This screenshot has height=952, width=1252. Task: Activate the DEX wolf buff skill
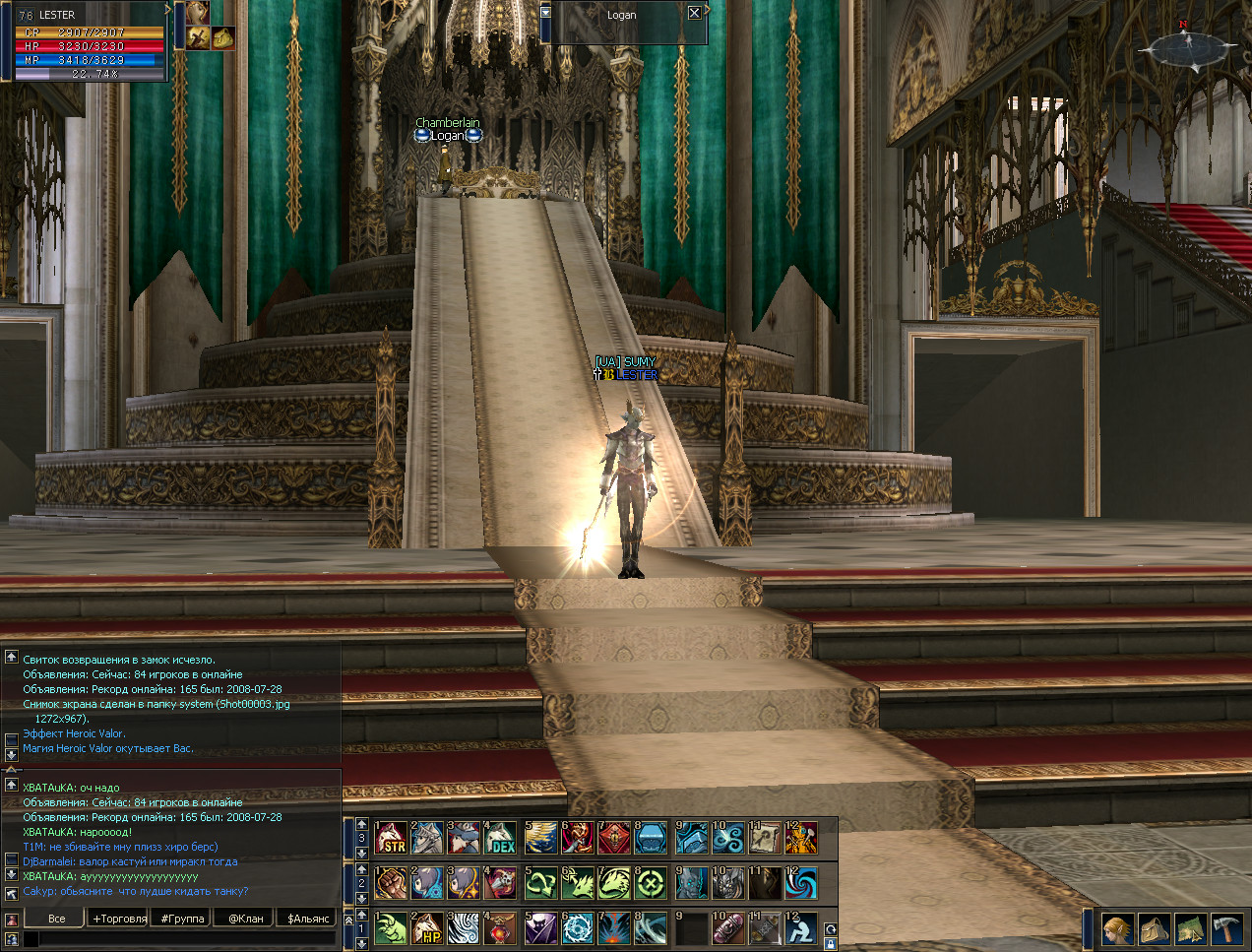[500, 838]
